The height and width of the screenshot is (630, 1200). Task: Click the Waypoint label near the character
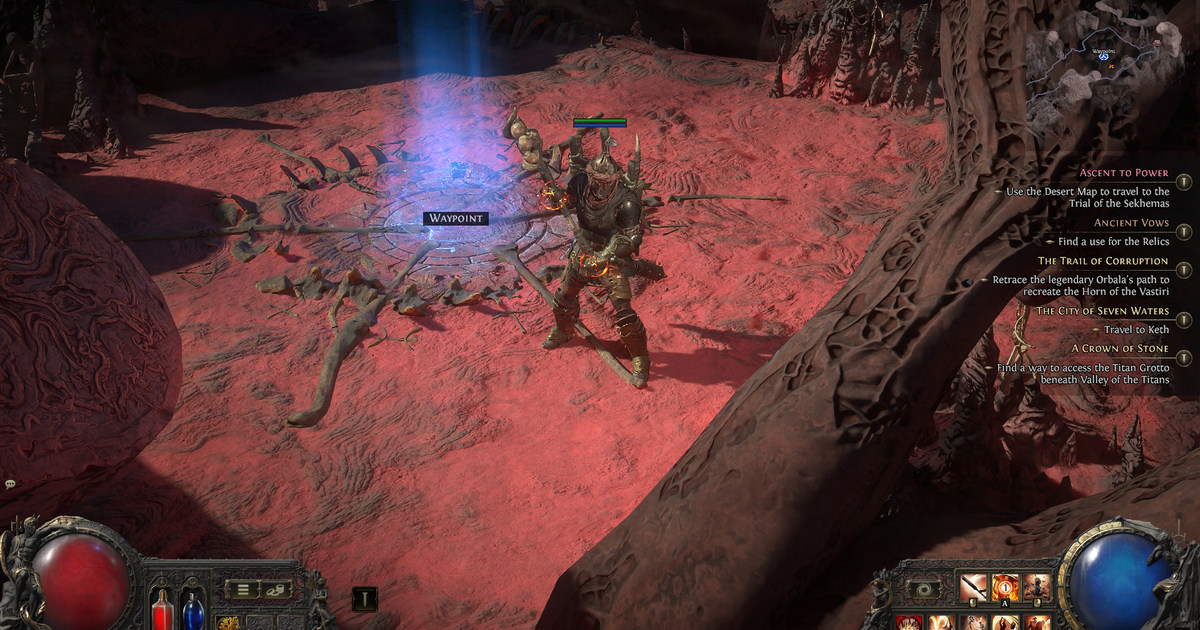point(455,218)
